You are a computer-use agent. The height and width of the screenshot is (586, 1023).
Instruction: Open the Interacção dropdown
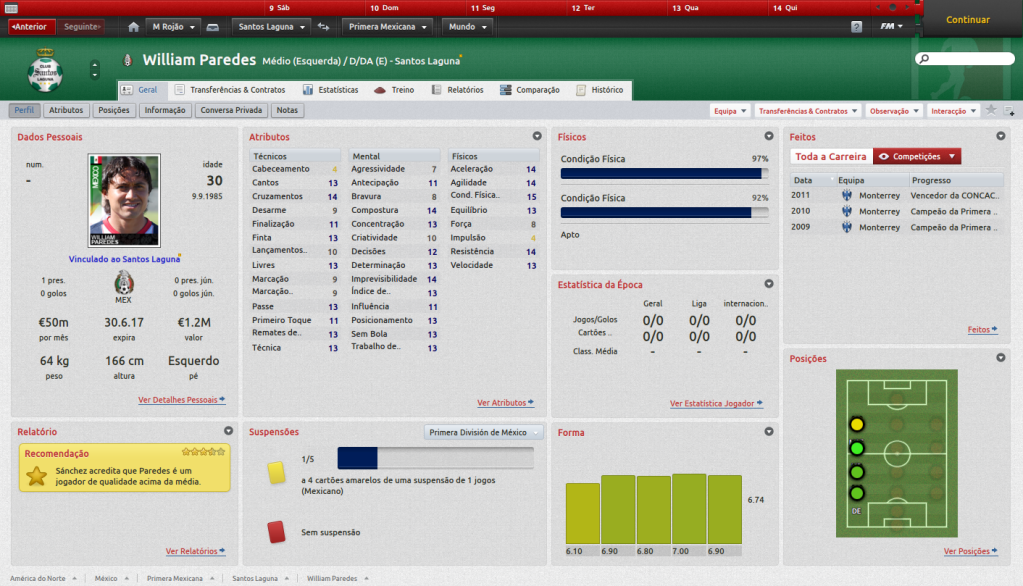pyautogui.click(x=953, y=111)
